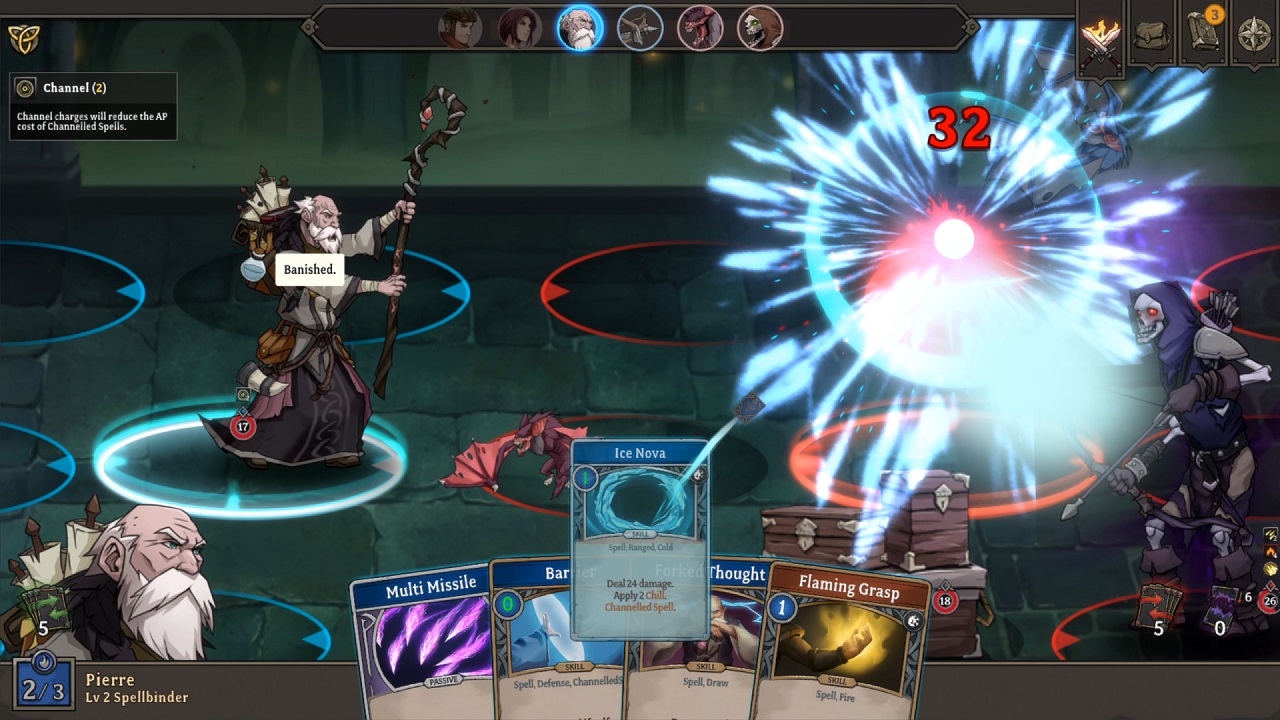Click the golden triquetra emblem
This screenshot has height=720, width=1280.
tap(22, 38)
